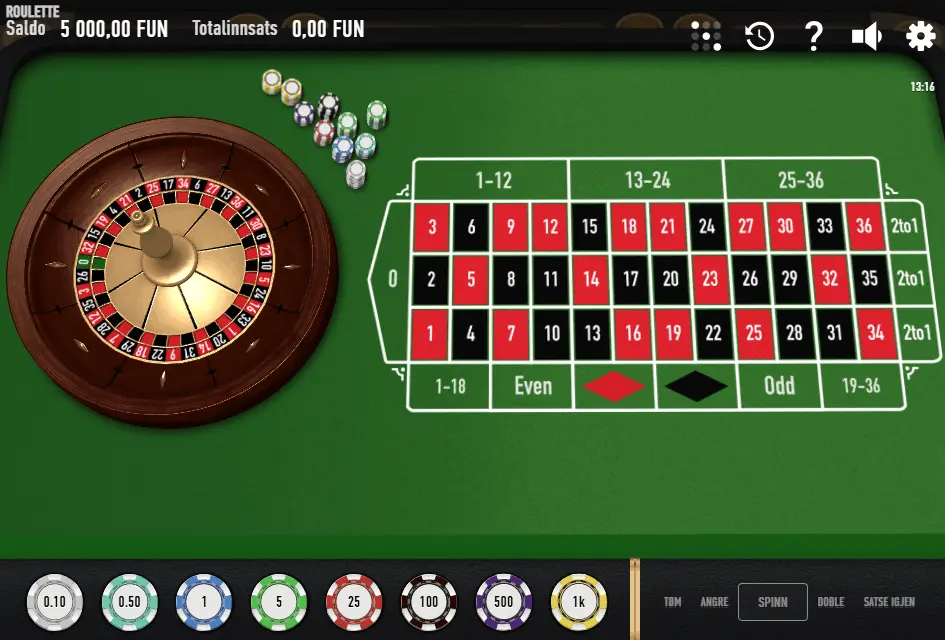Show the game history clock icon

coord(760,37)
